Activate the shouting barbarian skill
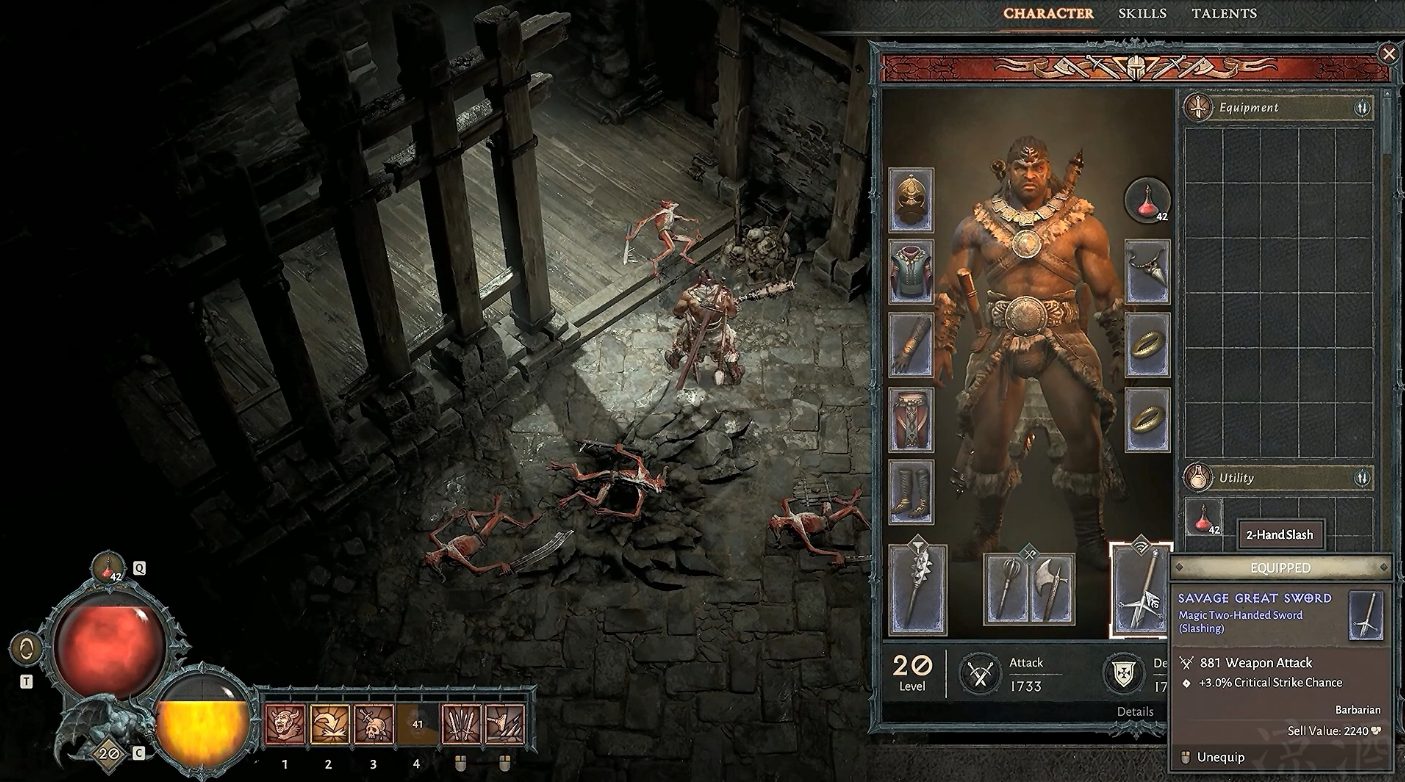 285,724
